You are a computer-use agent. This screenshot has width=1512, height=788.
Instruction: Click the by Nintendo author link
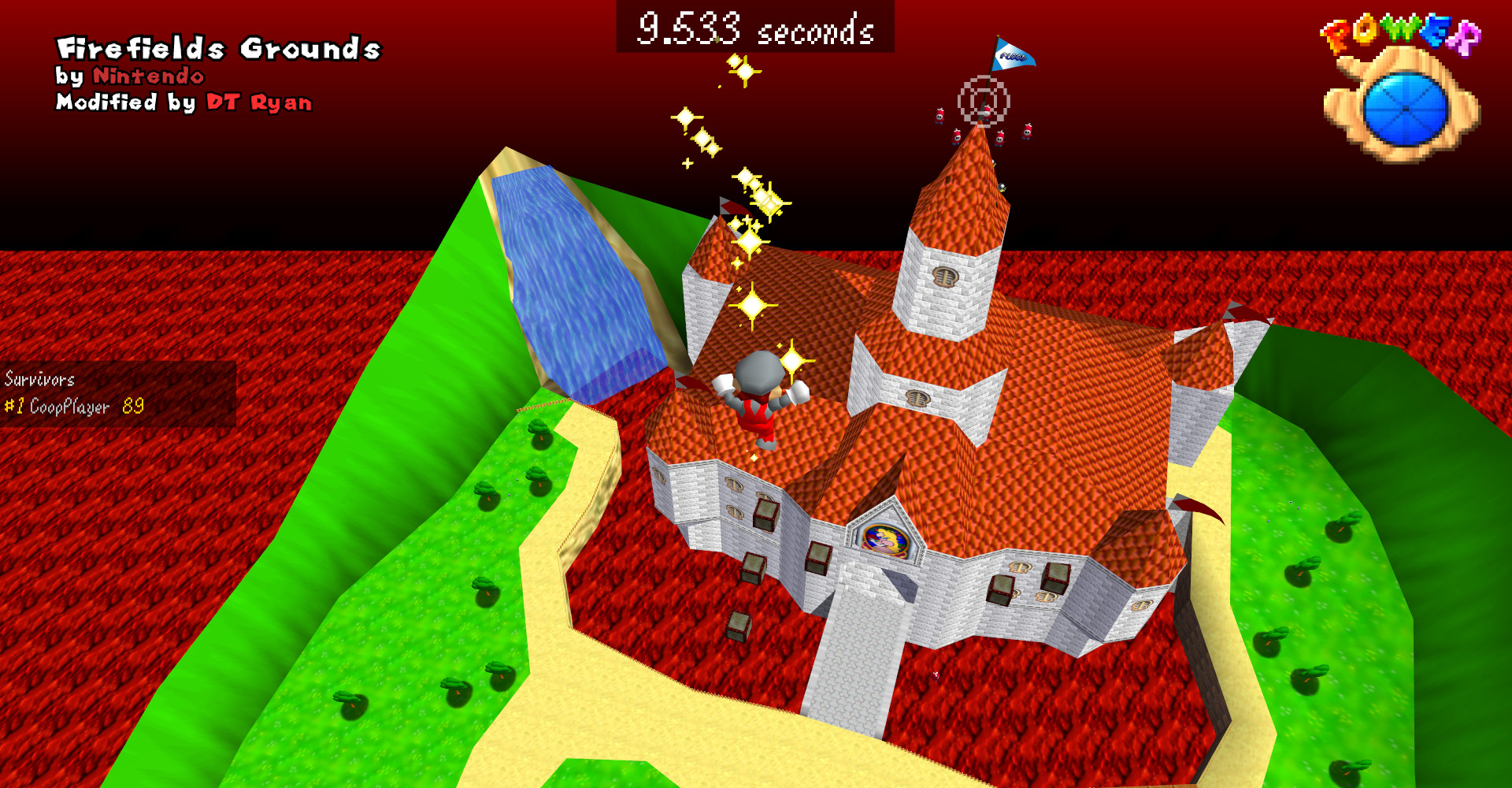(x=131, y=76)
